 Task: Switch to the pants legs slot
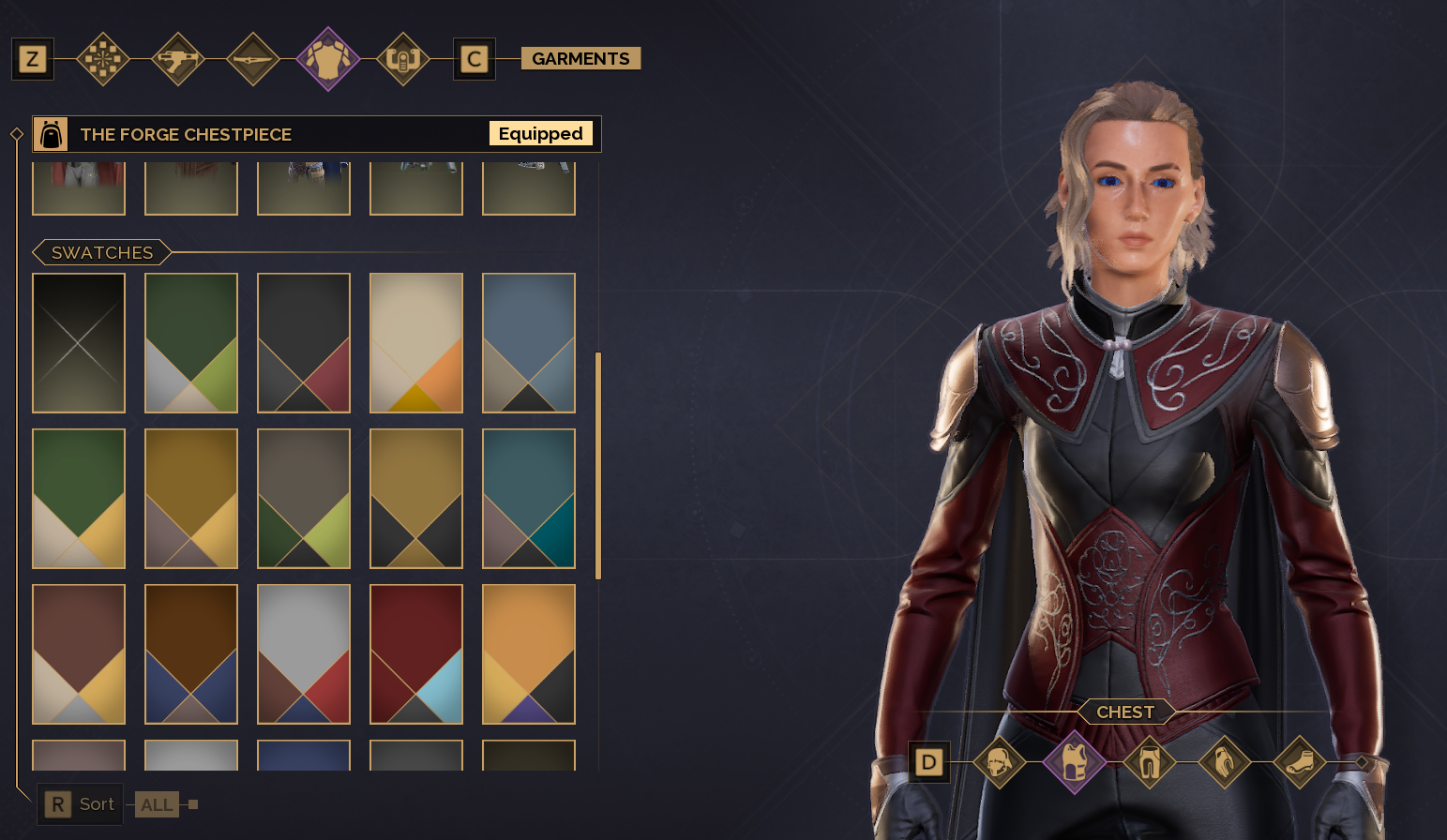point(1150,762)
